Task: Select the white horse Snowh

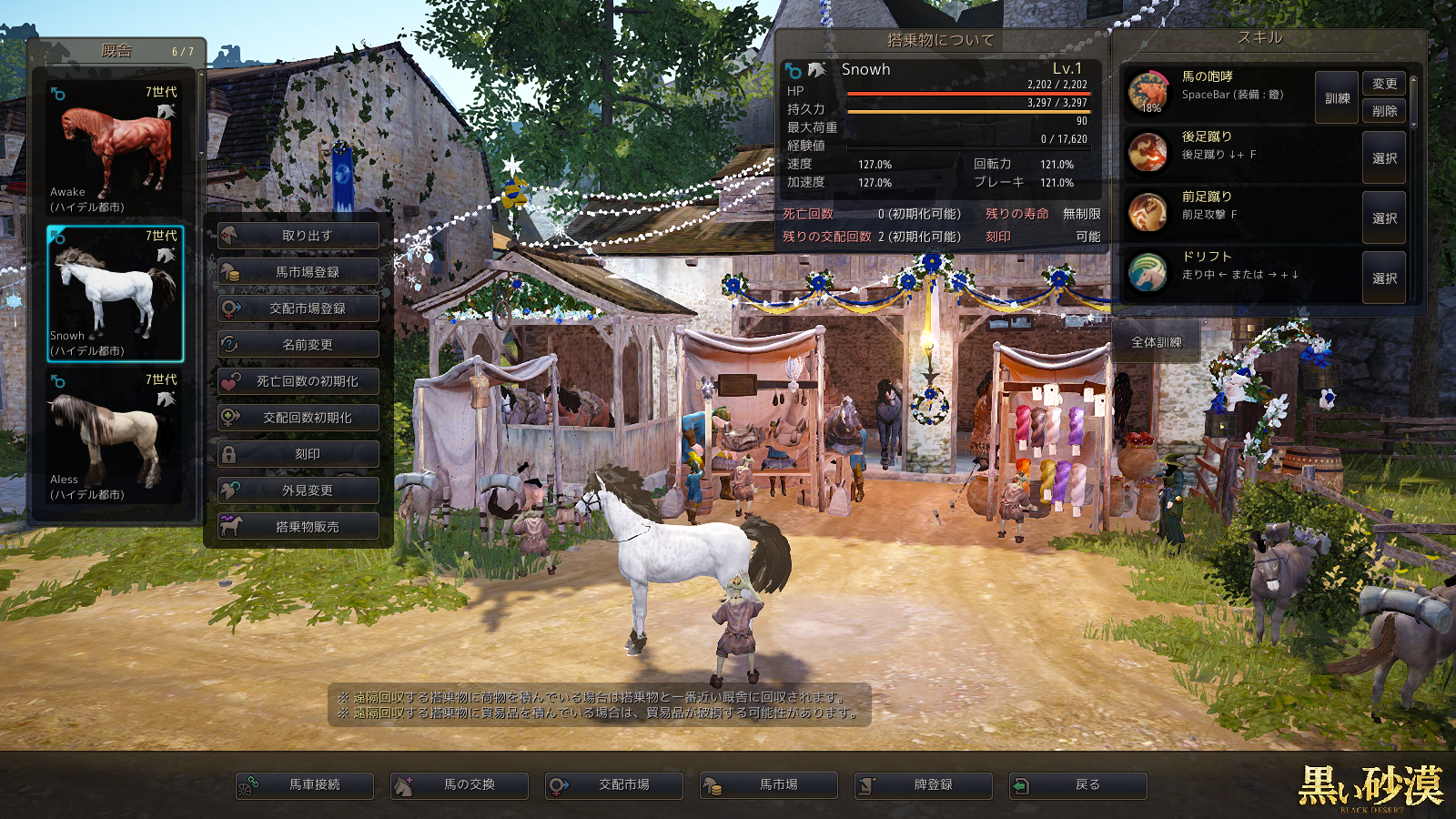Action: (115, 294)
